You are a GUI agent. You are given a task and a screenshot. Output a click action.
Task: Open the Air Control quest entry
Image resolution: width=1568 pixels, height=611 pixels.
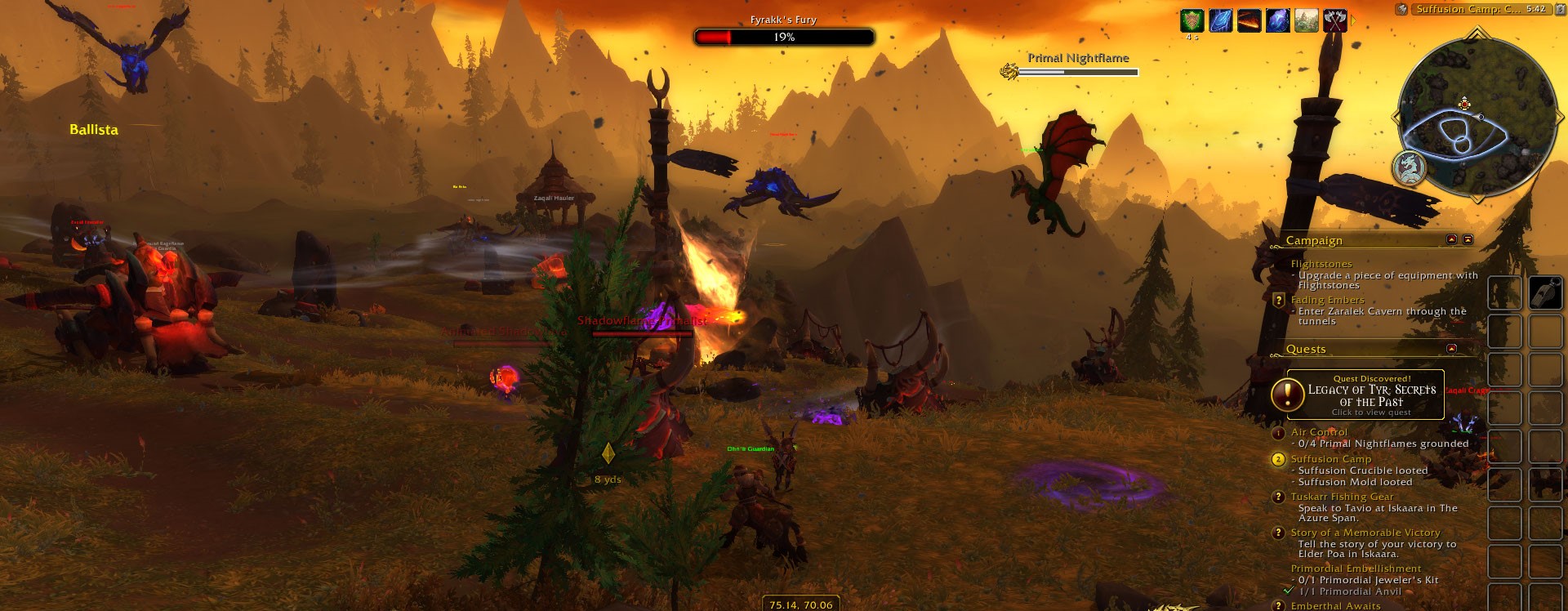(x=1319, y=432)
